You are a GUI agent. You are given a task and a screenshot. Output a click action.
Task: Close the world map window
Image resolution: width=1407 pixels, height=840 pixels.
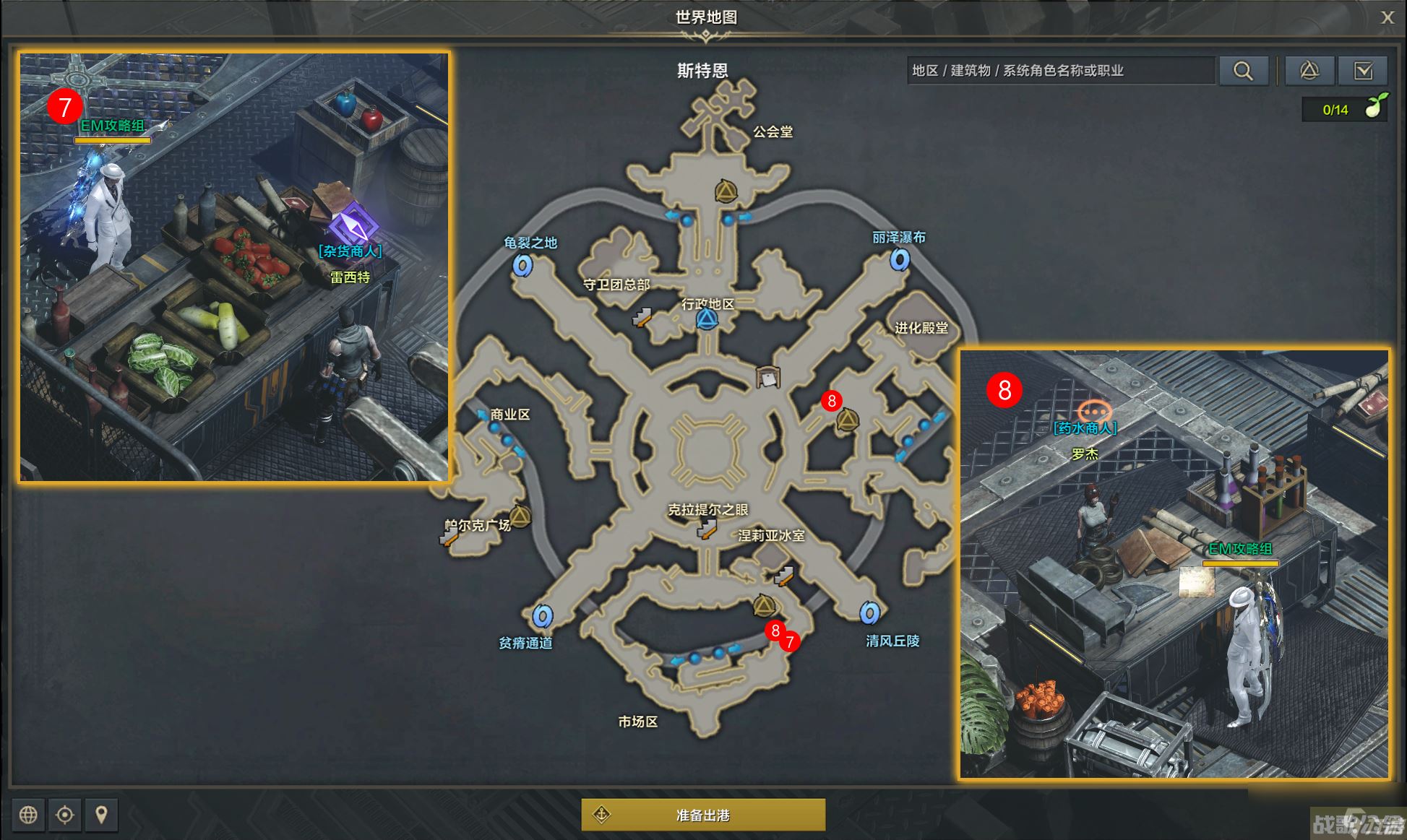click(x=1387, y=17)
